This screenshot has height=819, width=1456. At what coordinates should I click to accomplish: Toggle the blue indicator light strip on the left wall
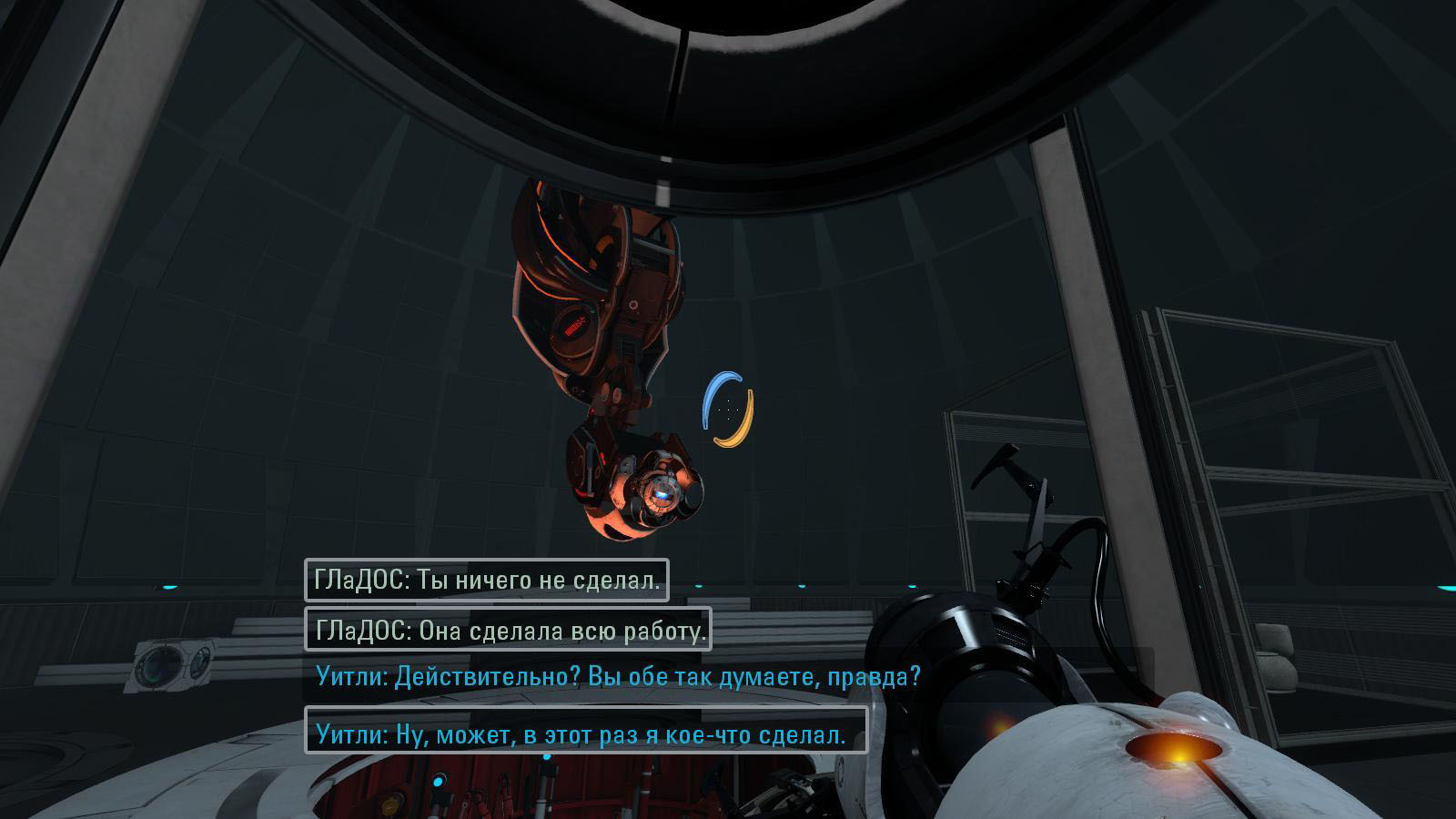click(168, 587)
